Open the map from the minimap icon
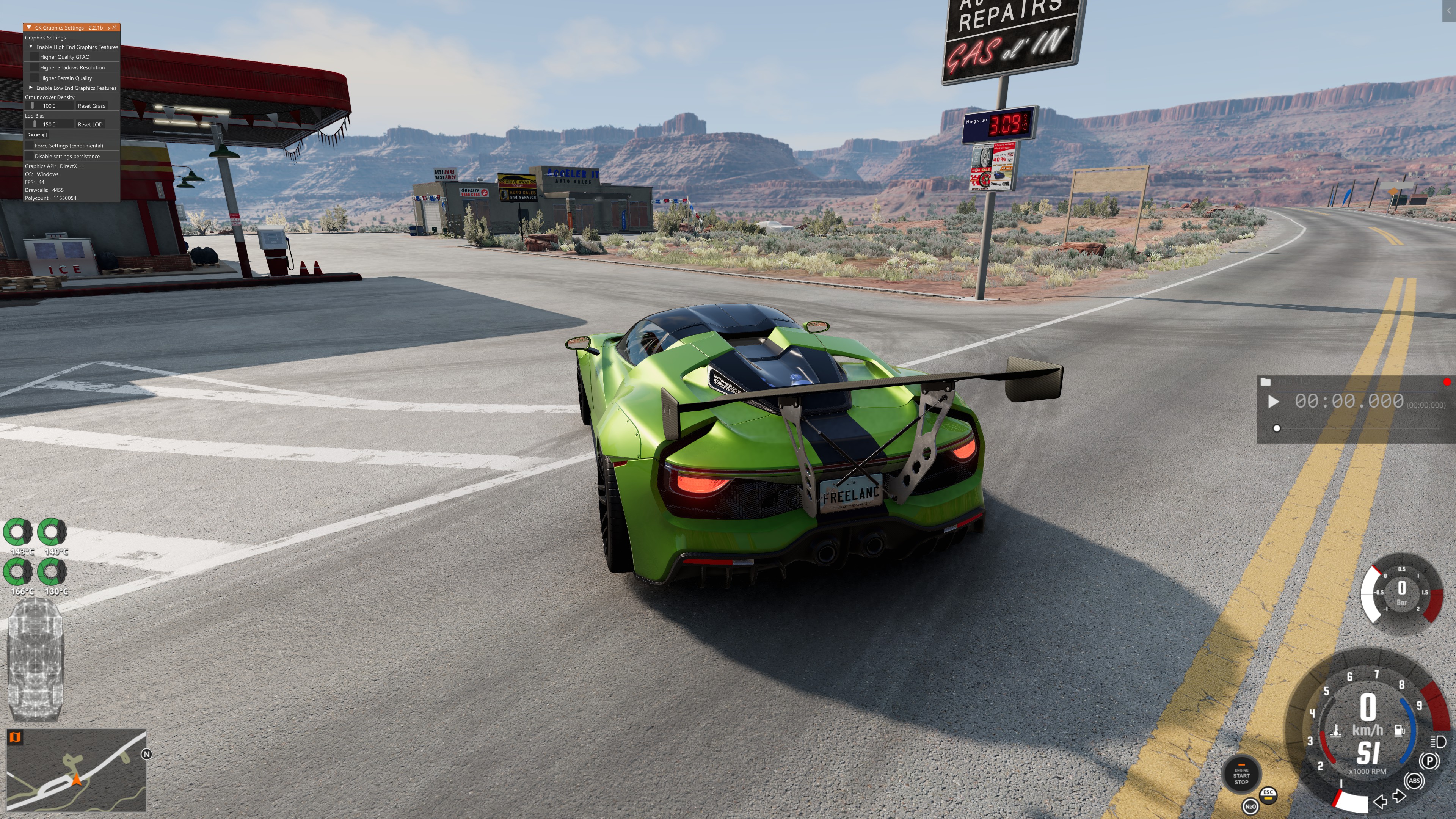The image size is (1456, 819). [15, 737]
